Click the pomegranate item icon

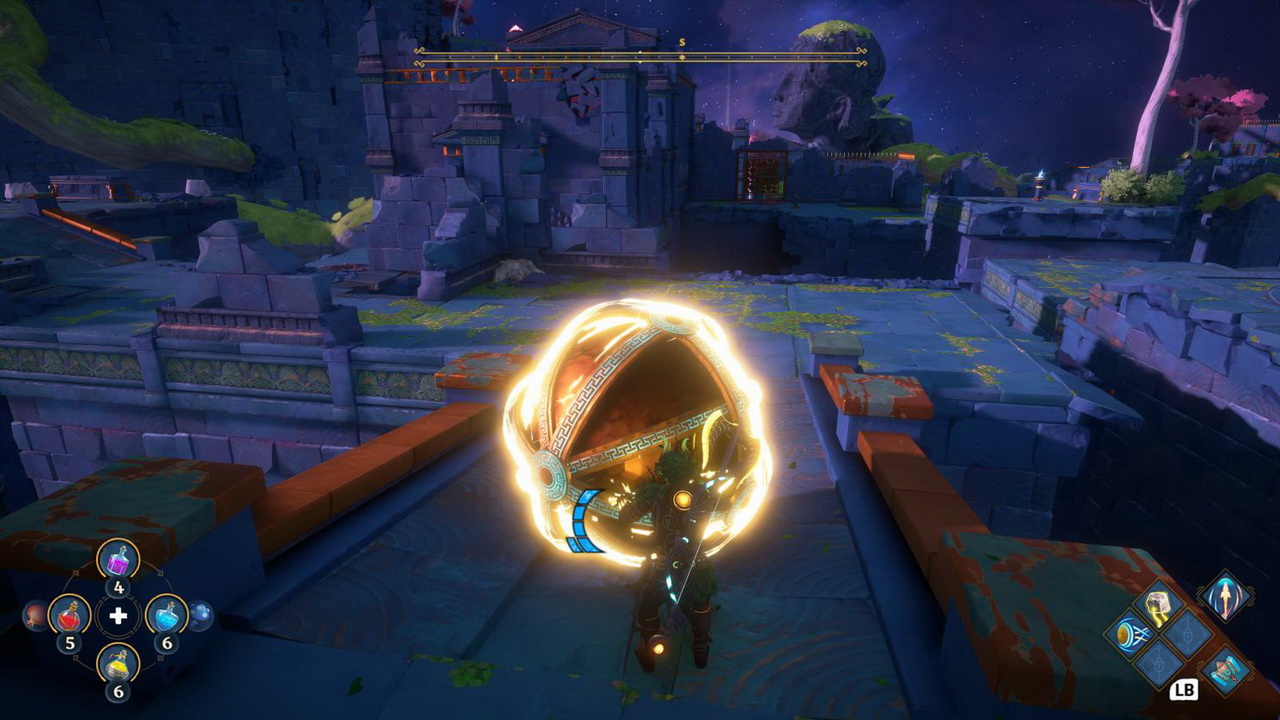[35, 615]
